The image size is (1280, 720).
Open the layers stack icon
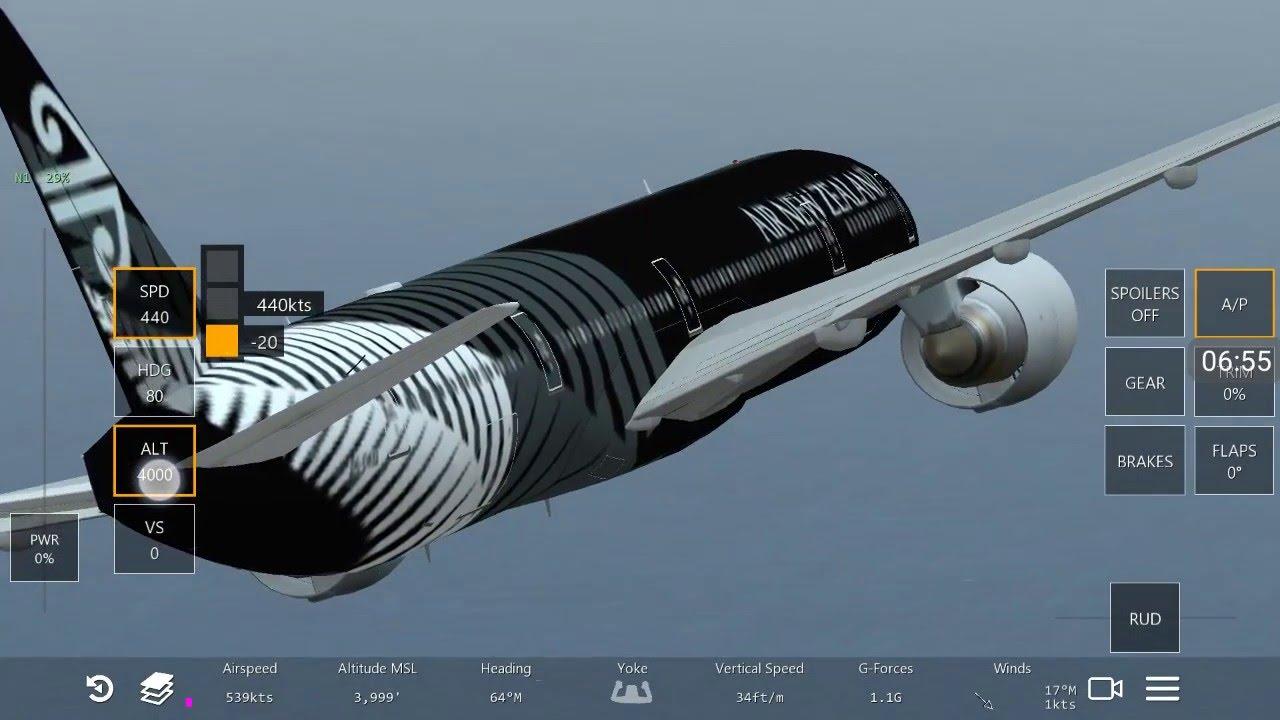156,688
